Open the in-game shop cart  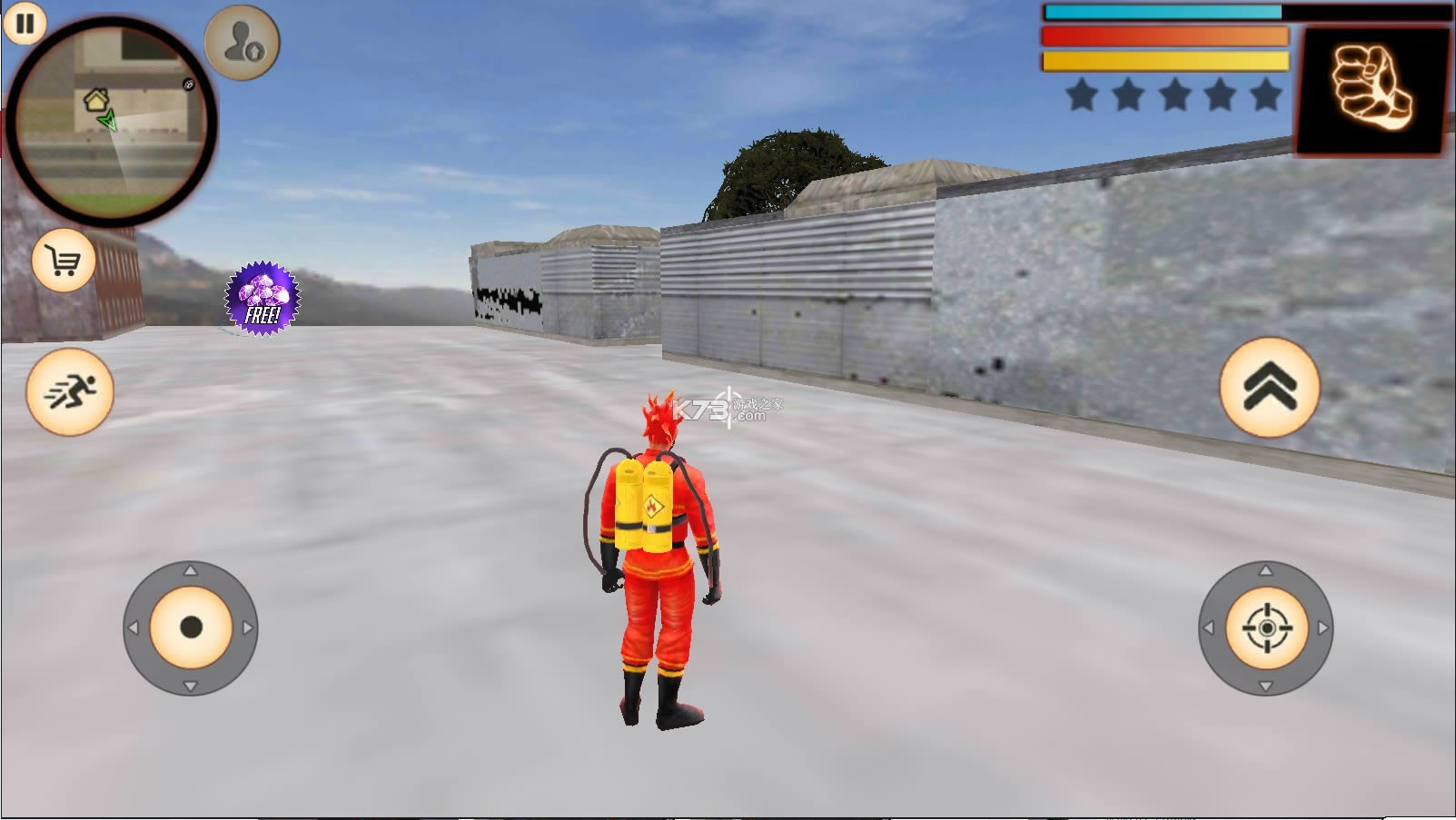(62, 261)
